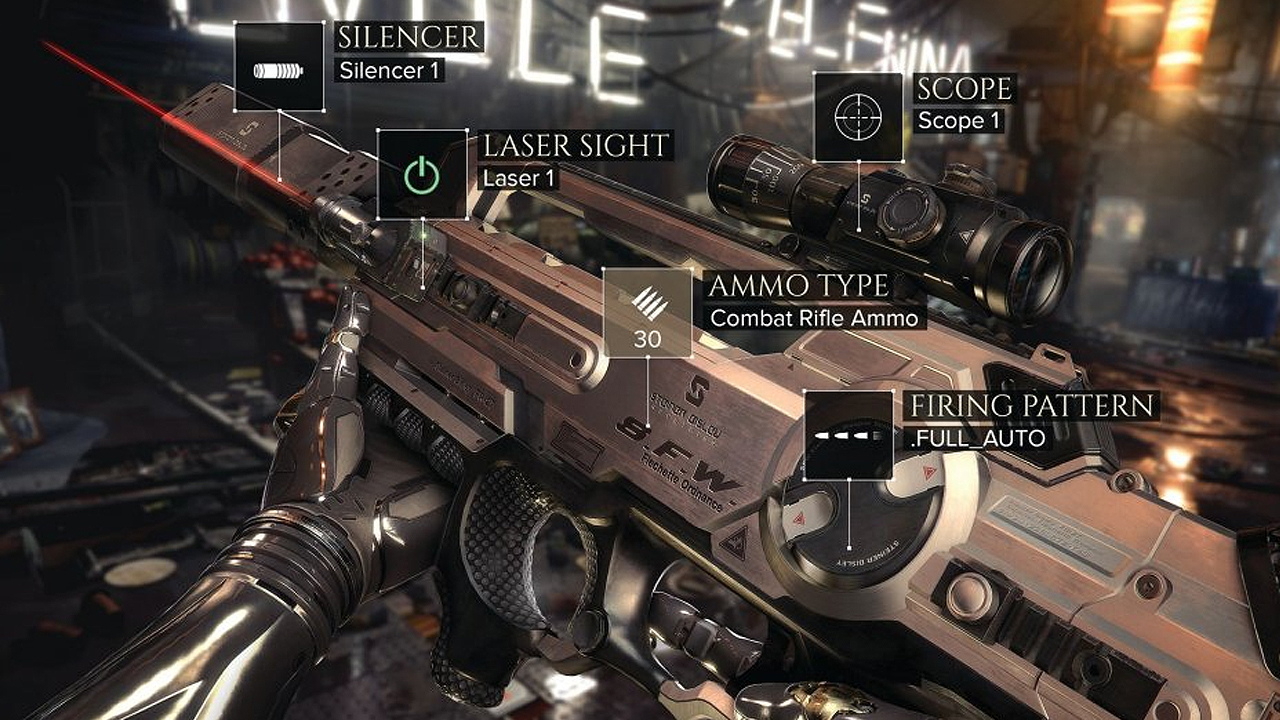The image size is (1280, 720).
Task: Select the Silencer attachment icon
Action: (279, 67)
